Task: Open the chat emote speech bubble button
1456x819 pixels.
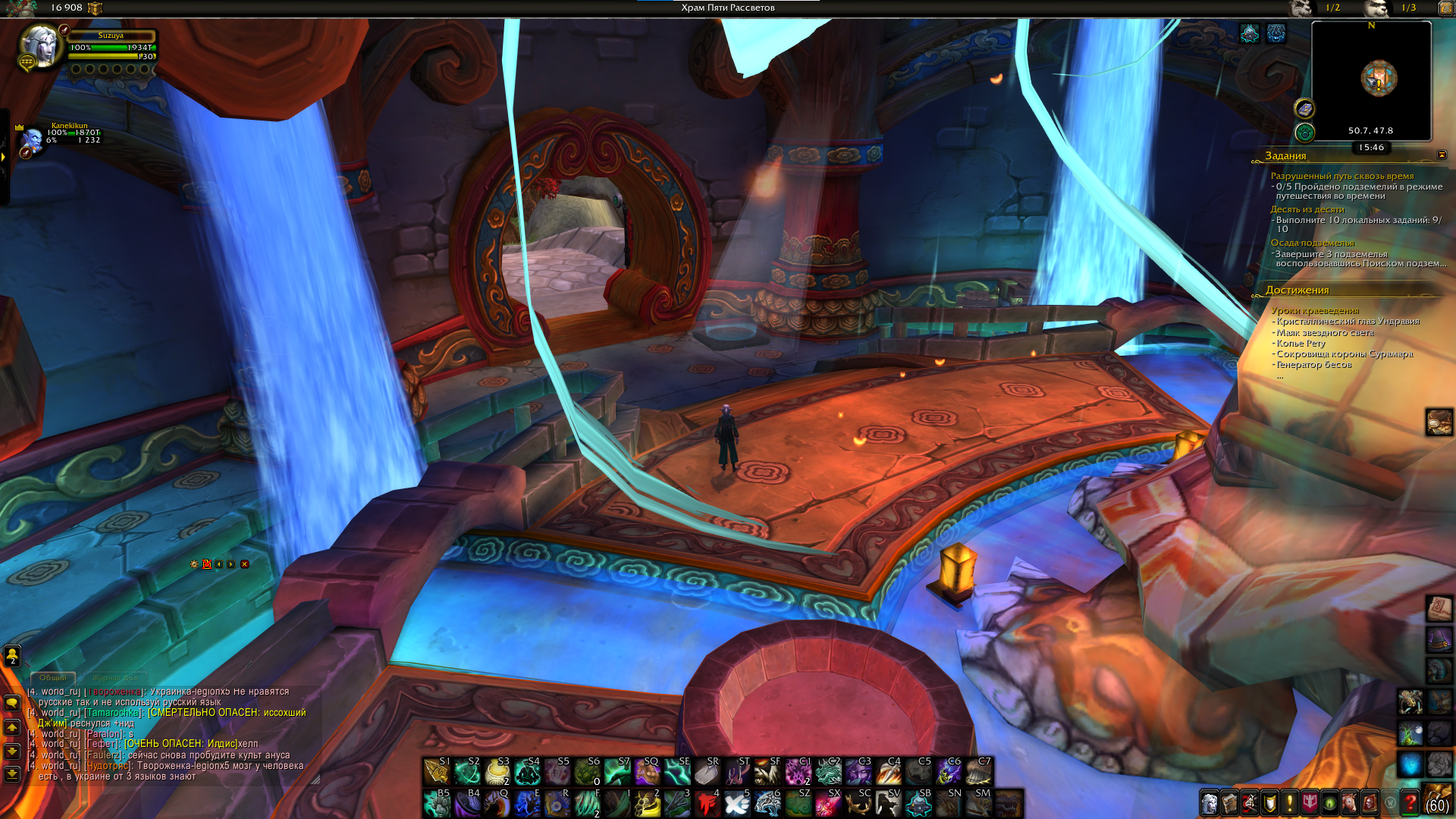Action: [x=12, y=703]
